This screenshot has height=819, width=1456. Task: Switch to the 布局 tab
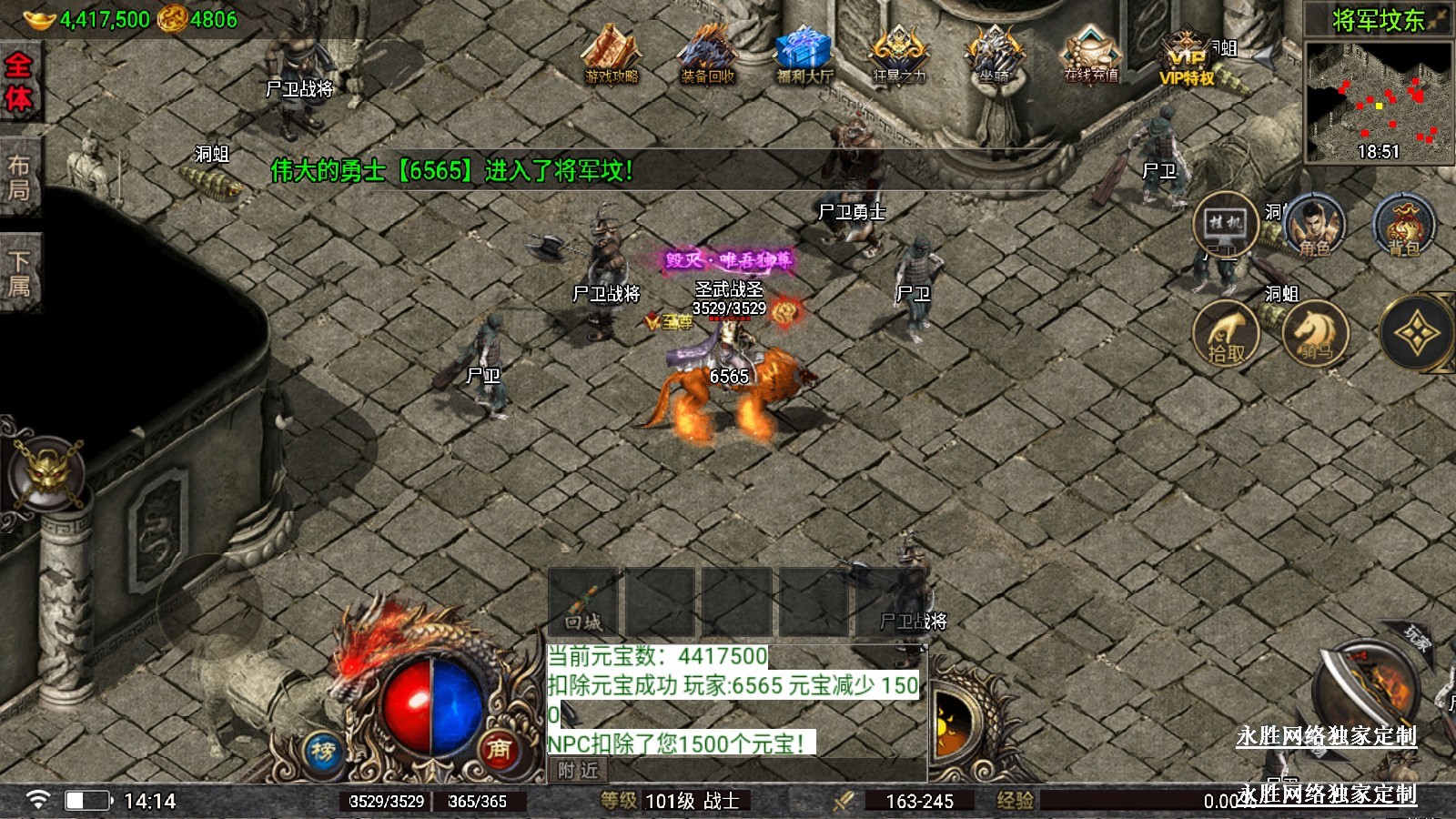[x=19, y=177]
